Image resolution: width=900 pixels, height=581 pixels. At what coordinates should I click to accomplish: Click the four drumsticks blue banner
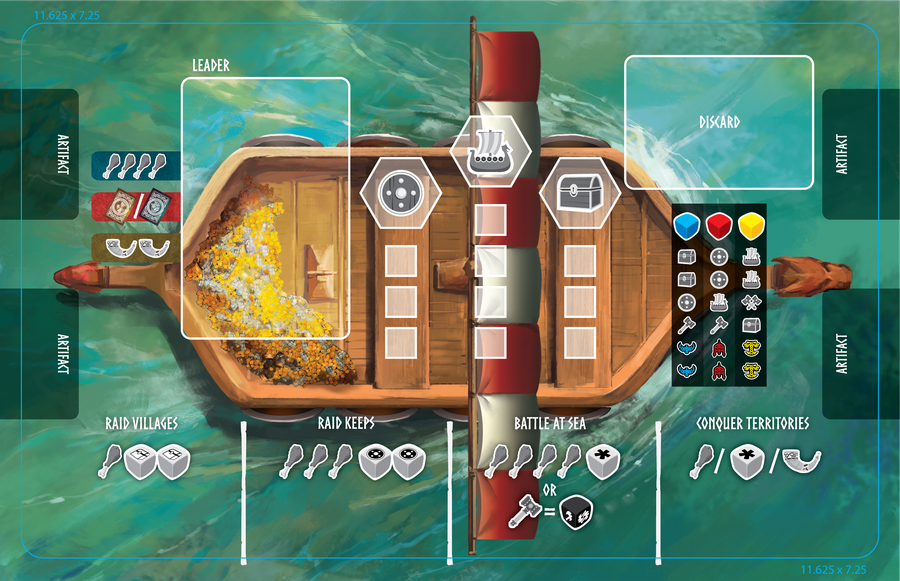(x=136, y=165)
